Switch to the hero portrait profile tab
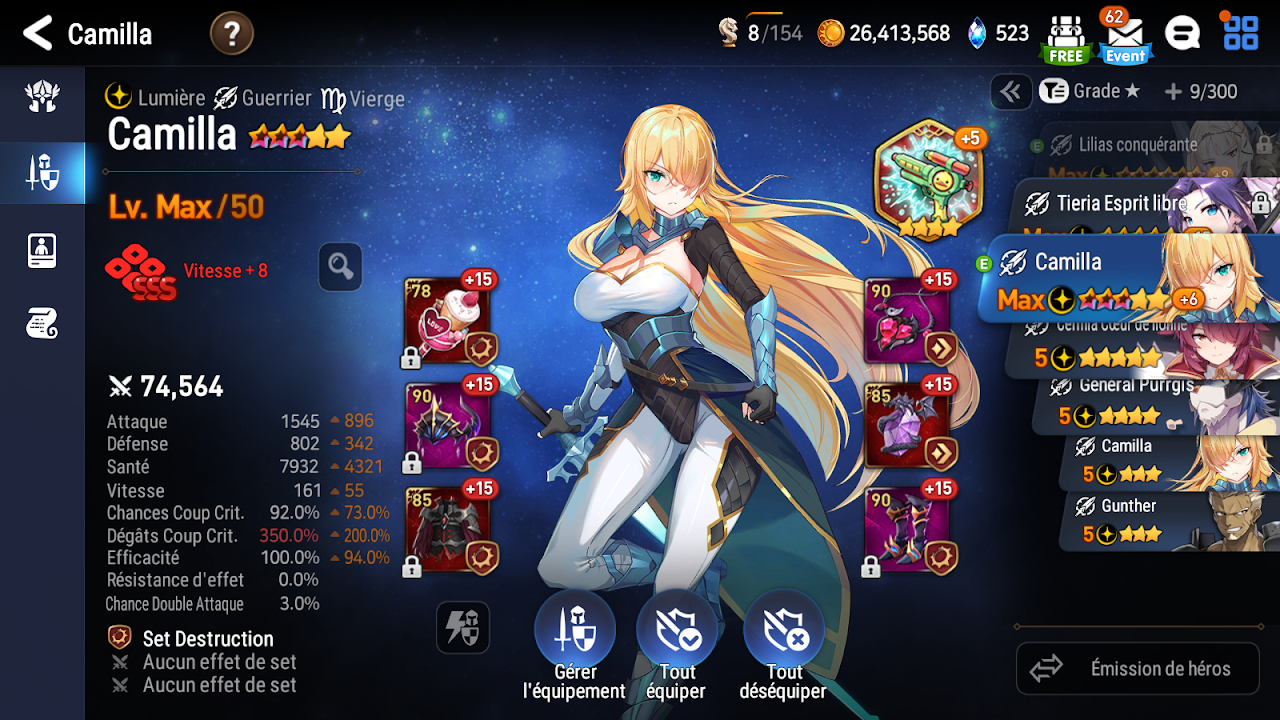 42,250
